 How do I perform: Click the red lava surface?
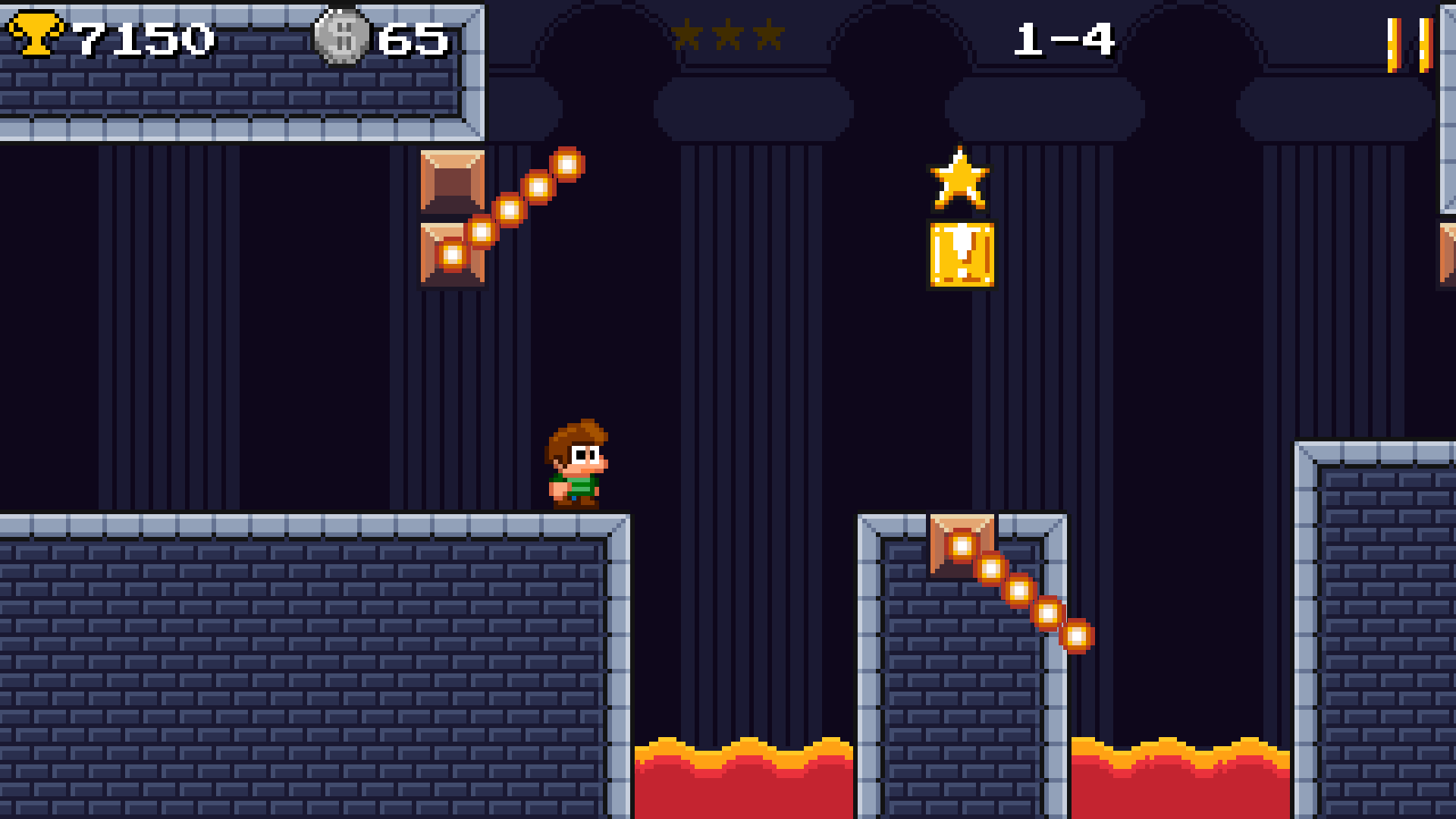click(x=743, y=781)
